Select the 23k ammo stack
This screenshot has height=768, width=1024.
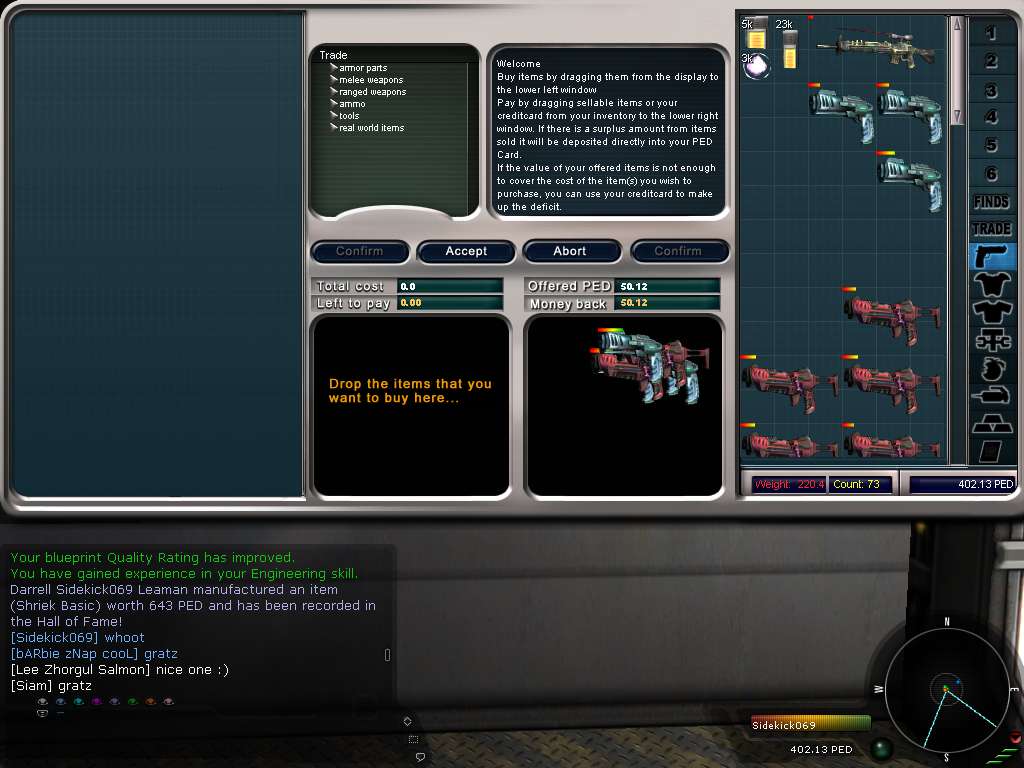coord(790,47)
